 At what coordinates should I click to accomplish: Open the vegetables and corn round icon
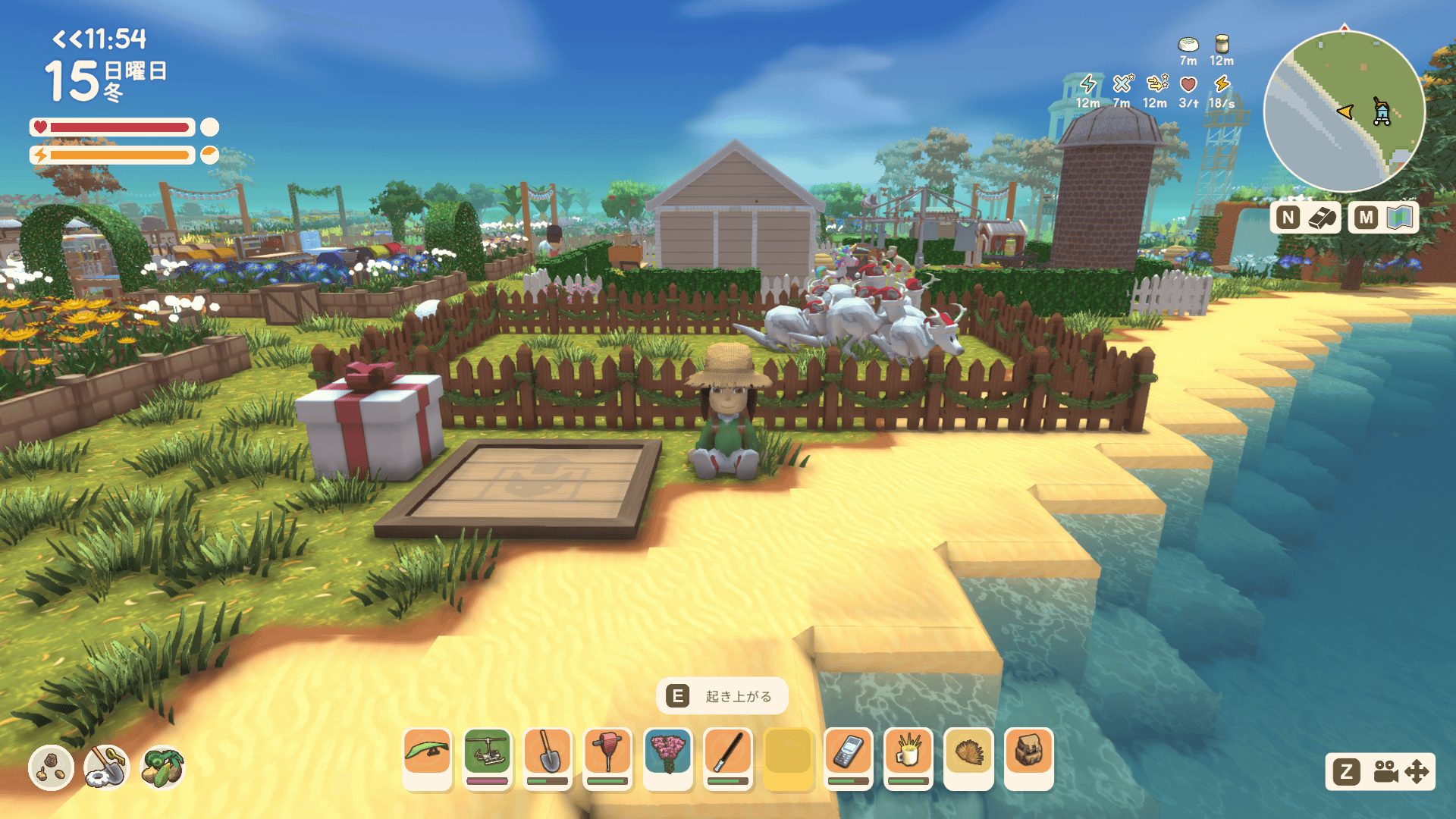pyautogui.click(x=162, y=767)
